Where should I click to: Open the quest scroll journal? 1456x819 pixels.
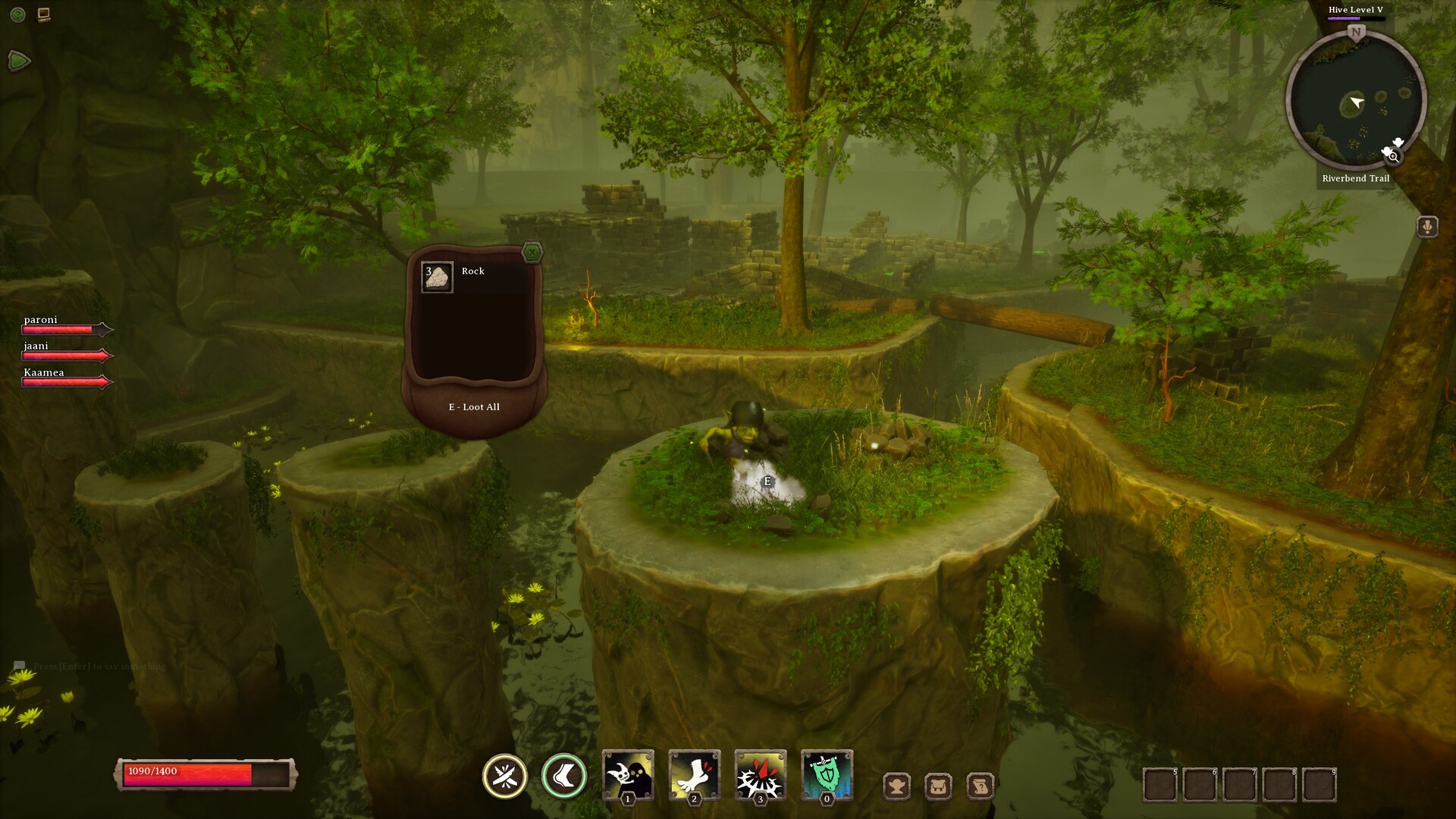click(981, 786)
